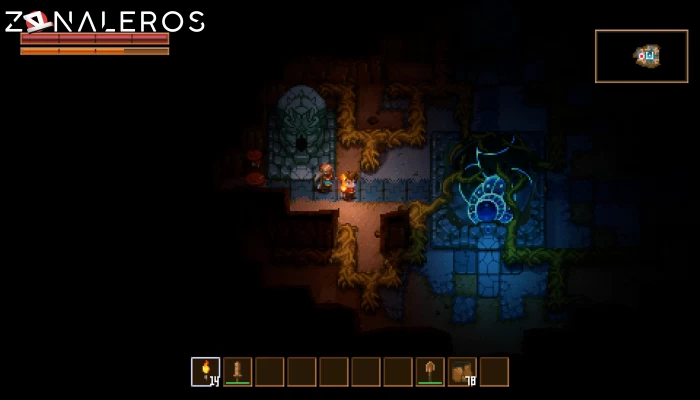Equip the wooden sword in the hotbar
This screenshot has width=700, height=400.
tap(238, 372)
